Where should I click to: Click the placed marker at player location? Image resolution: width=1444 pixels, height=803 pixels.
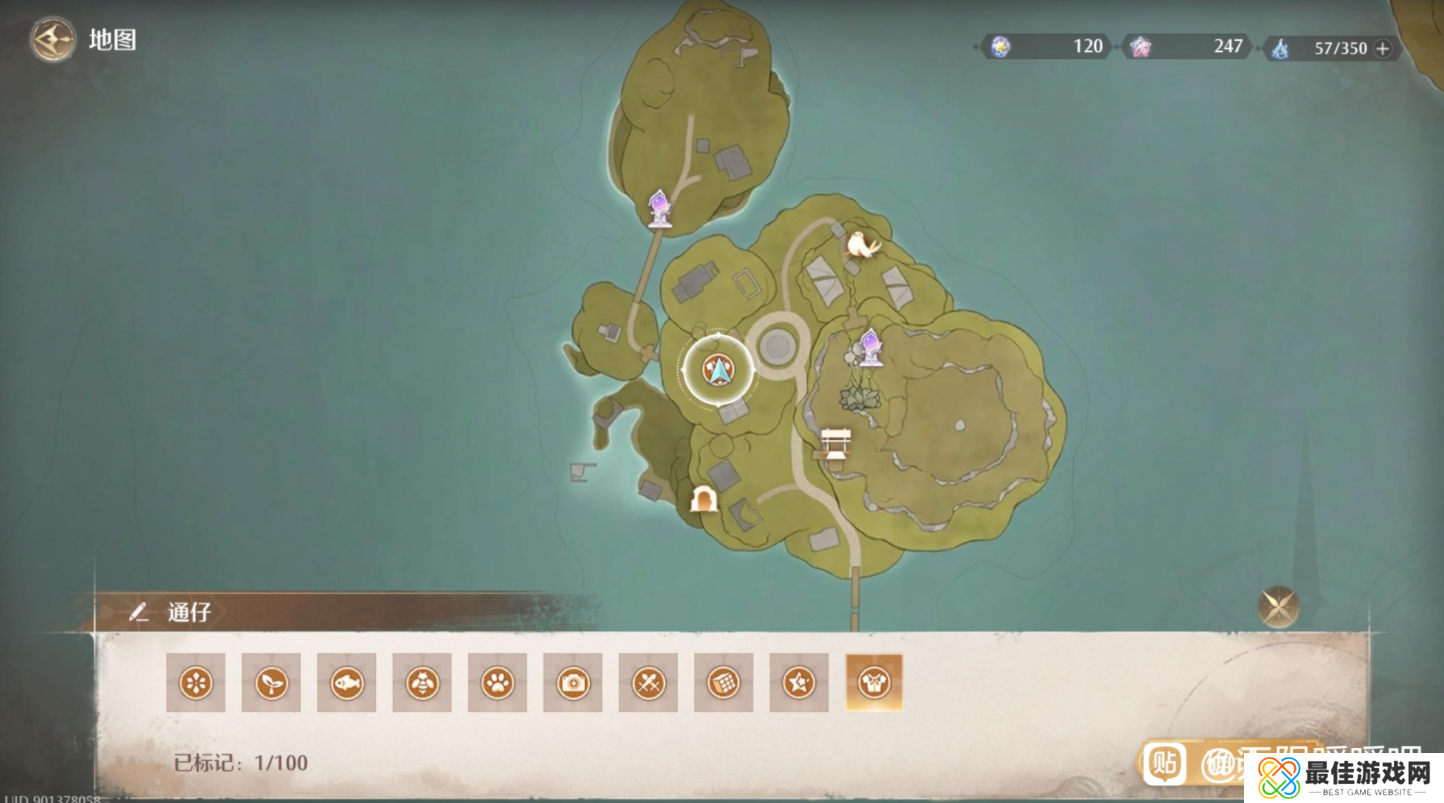717,371
